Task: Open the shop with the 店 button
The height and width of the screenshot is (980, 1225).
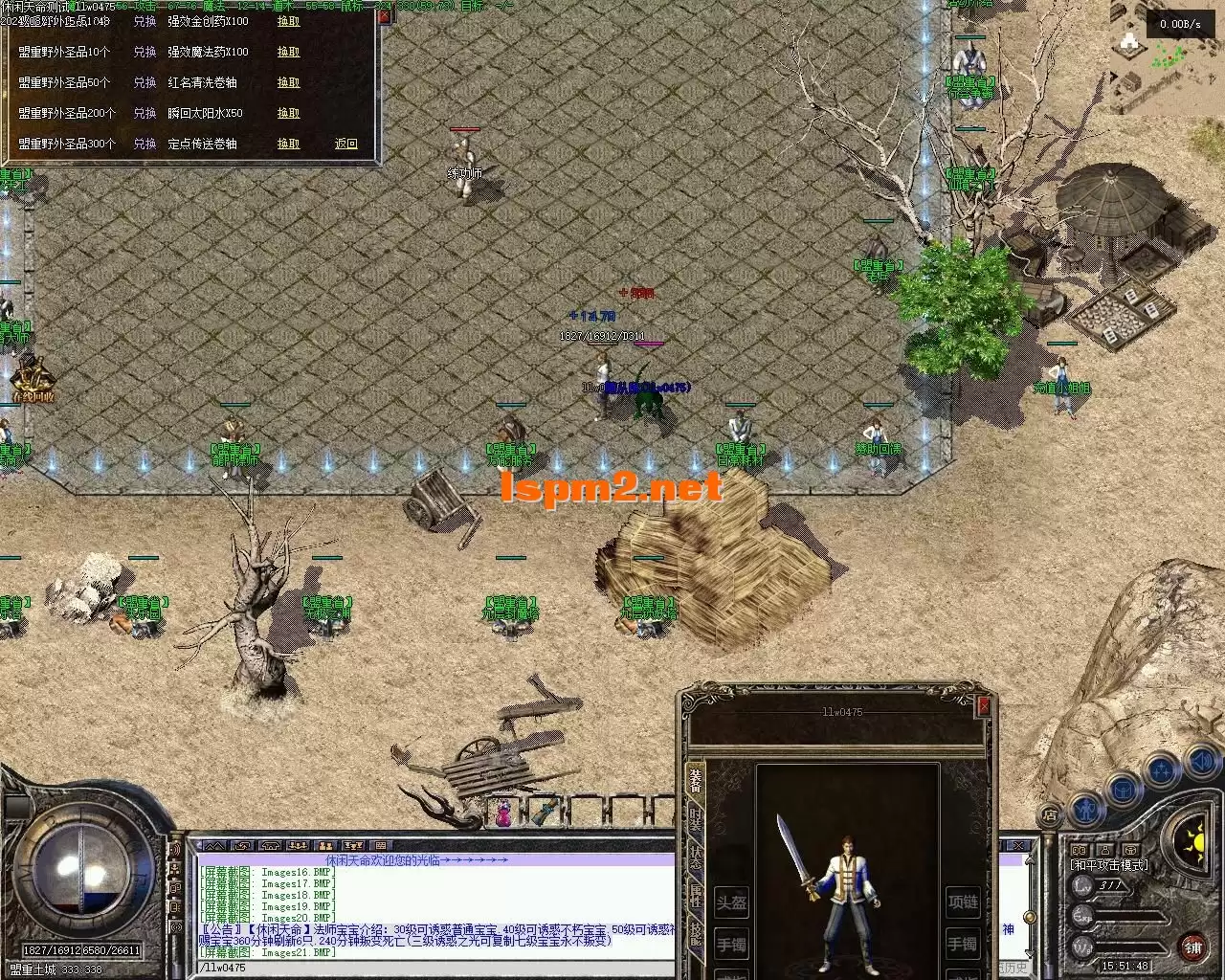Action: (x=1050, y=814)
